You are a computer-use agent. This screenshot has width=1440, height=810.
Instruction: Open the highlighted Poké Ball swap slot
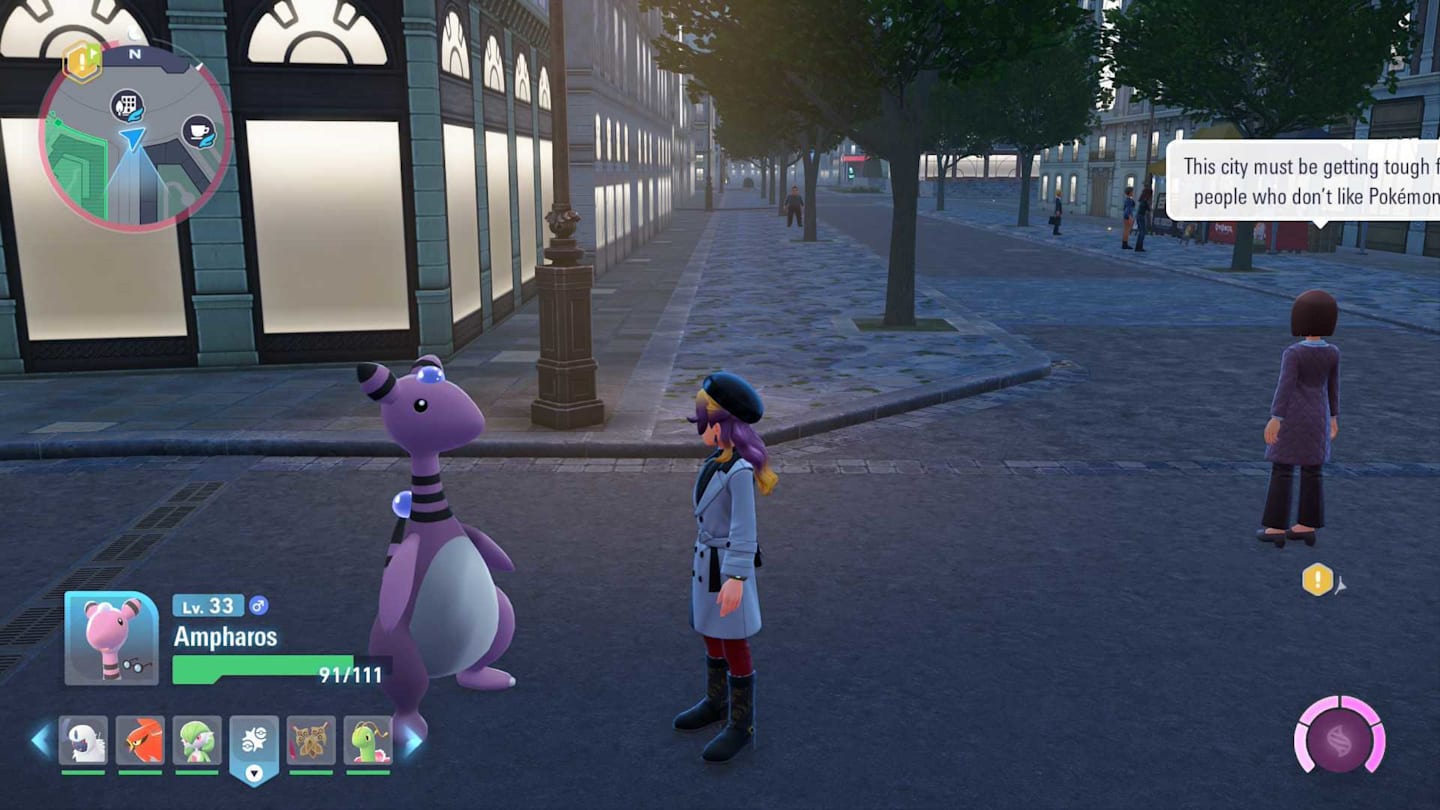coord(254,745)
